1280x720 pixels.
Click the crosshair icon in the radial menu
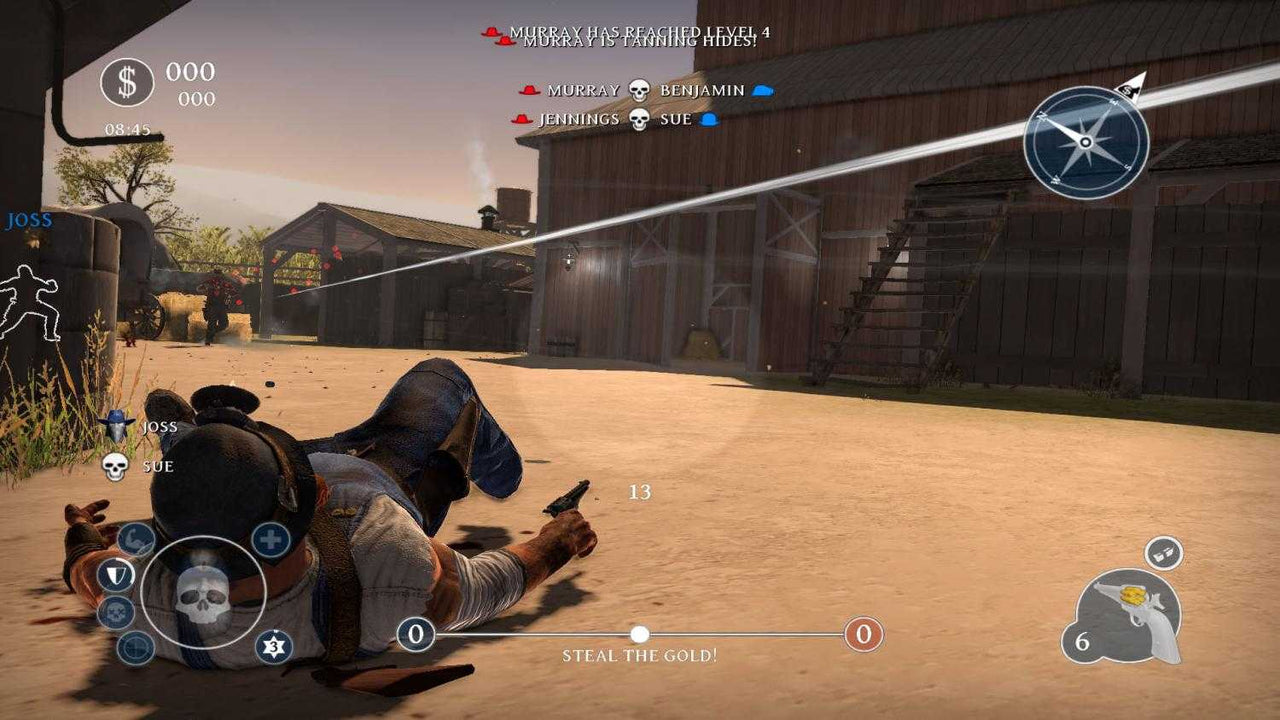(134, 649)
